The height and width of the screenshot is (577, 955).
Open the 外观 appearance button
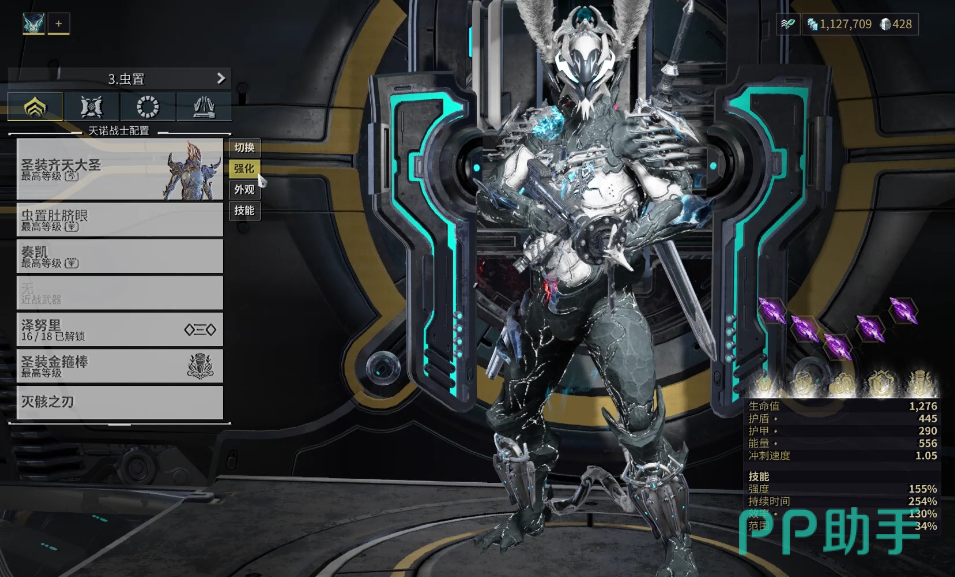point(244,190)
